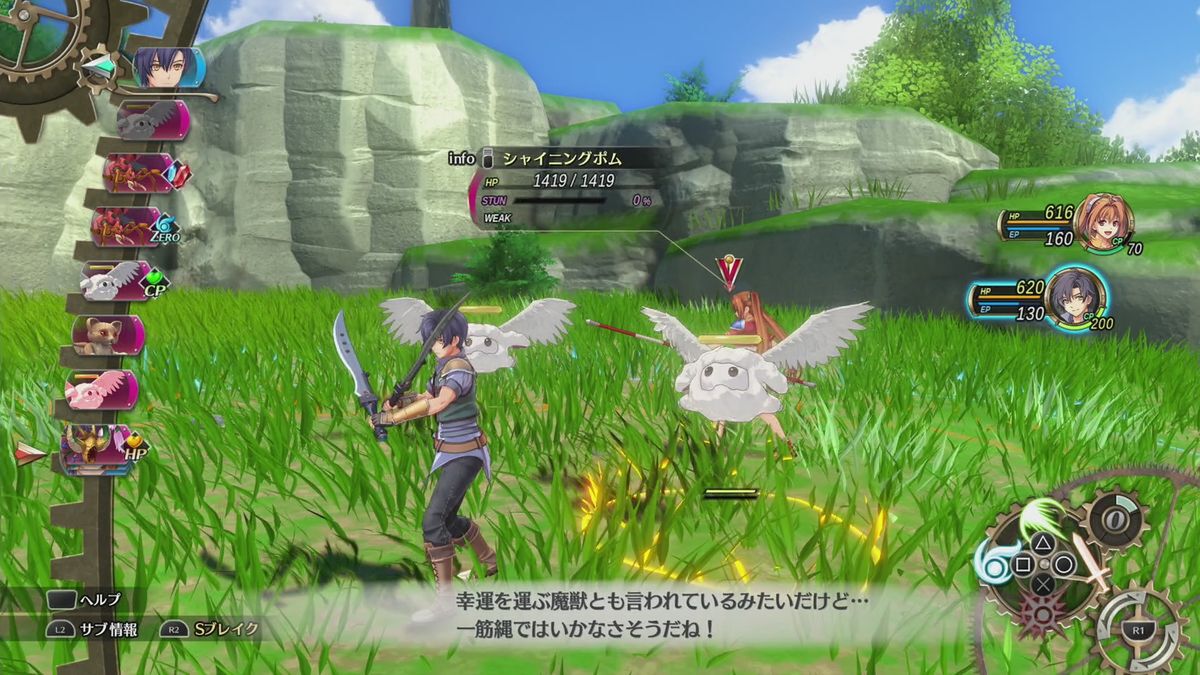This screenshot has height=675, width=1200.
Task: Pick the brown cat enemy turn tile
Action: [x=106, y=336]
